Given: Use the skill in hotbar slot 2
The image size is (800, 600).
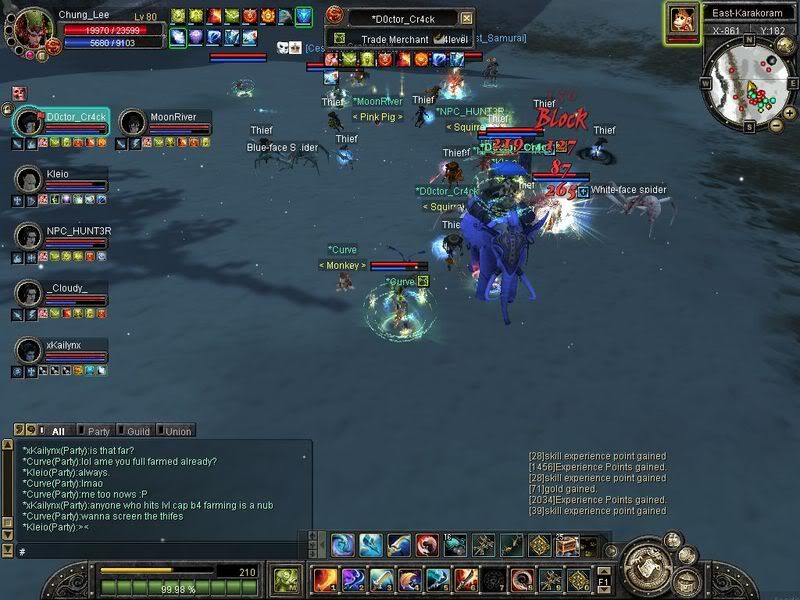Looking at the screenshot, I should [x=354, y=579].
